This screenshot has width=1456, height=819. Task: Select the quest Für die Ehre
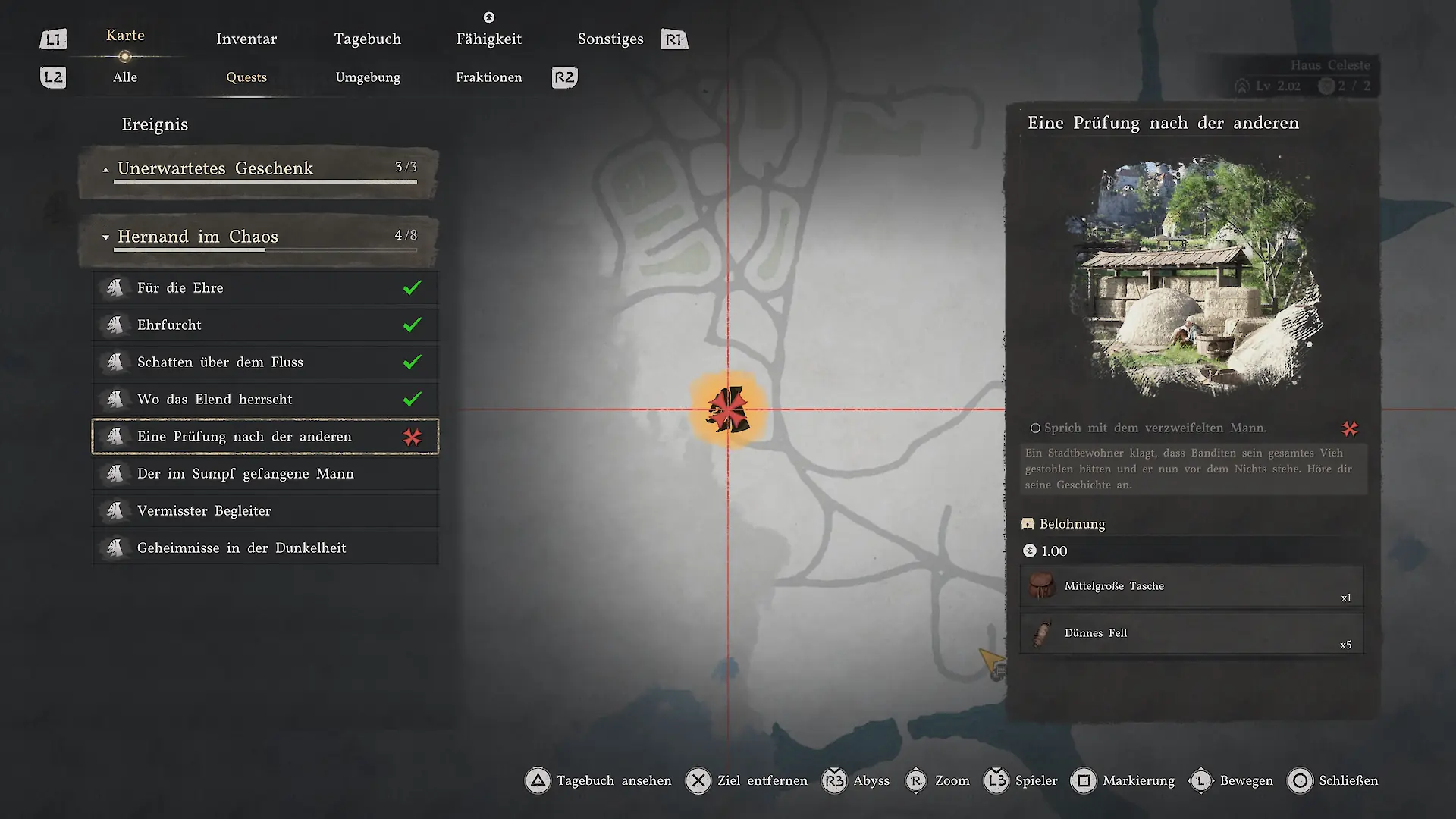click(x=265, y=288)
